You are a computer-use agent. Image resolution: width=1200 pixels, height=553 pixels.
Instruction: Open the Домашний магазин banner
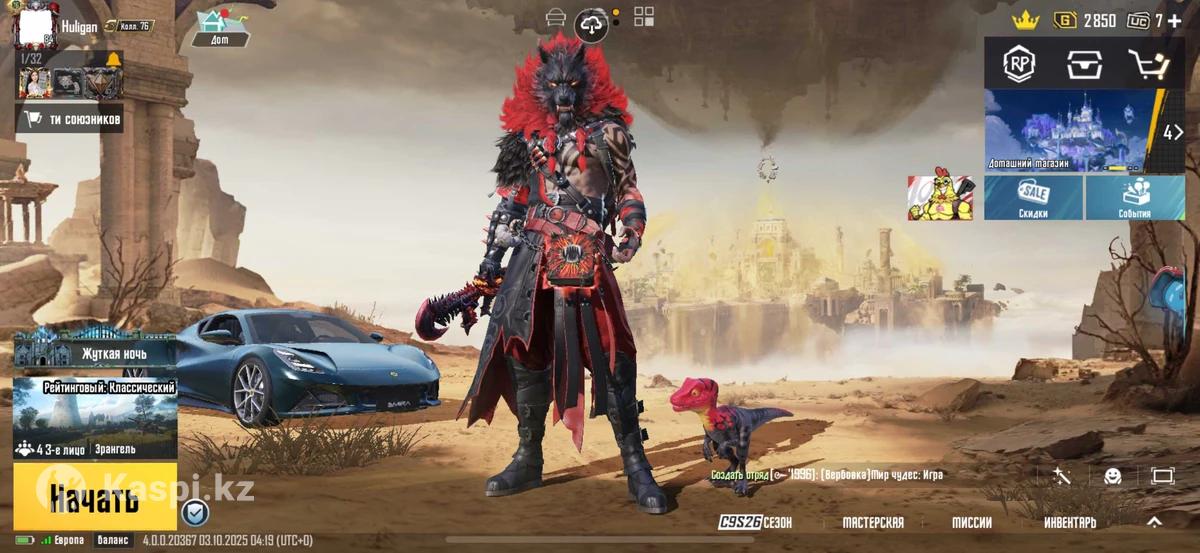click(x=1071, y=131)
